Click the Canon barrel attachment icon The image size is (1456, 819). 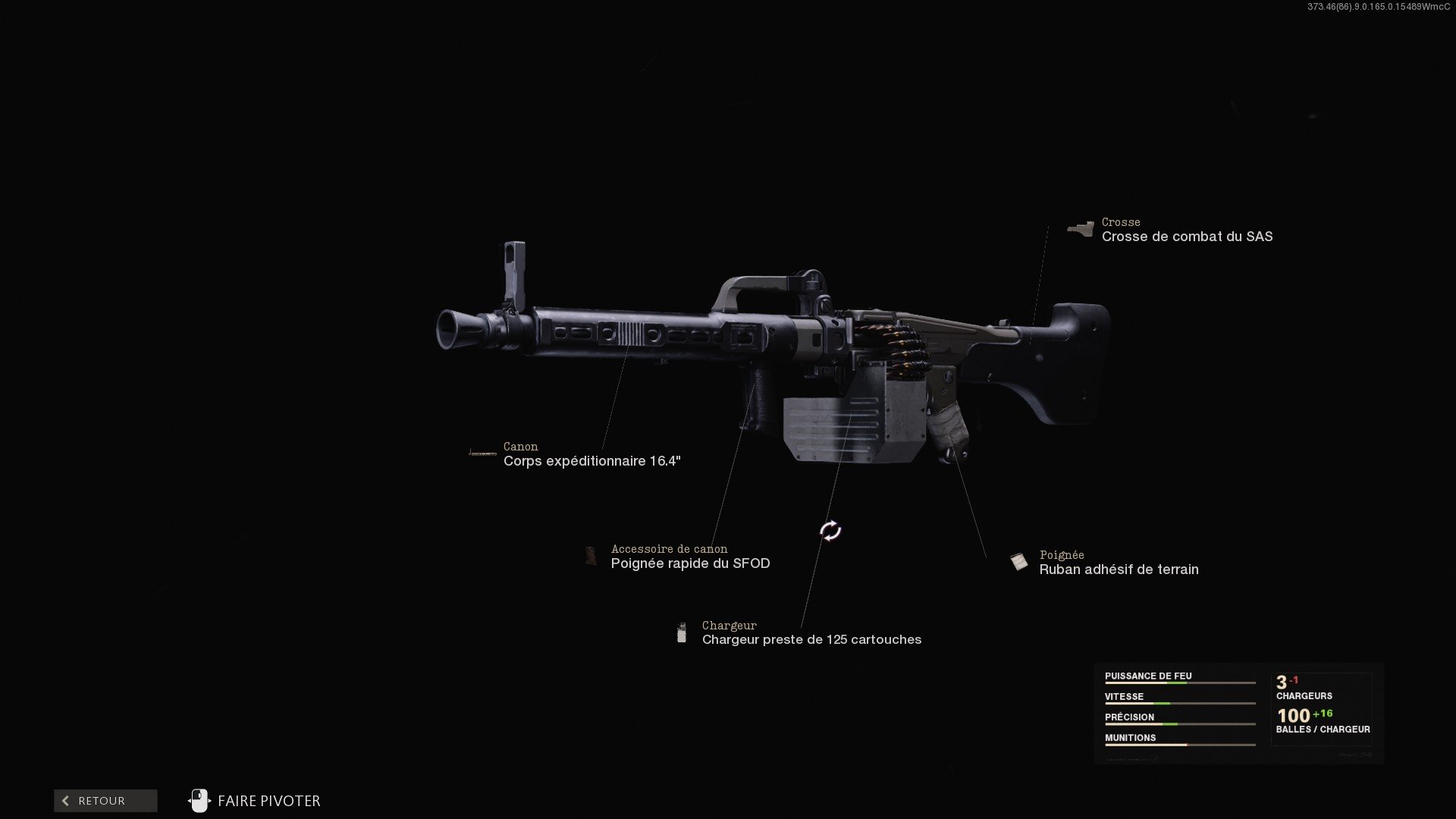pyautogui.click(x=483, y=452)
